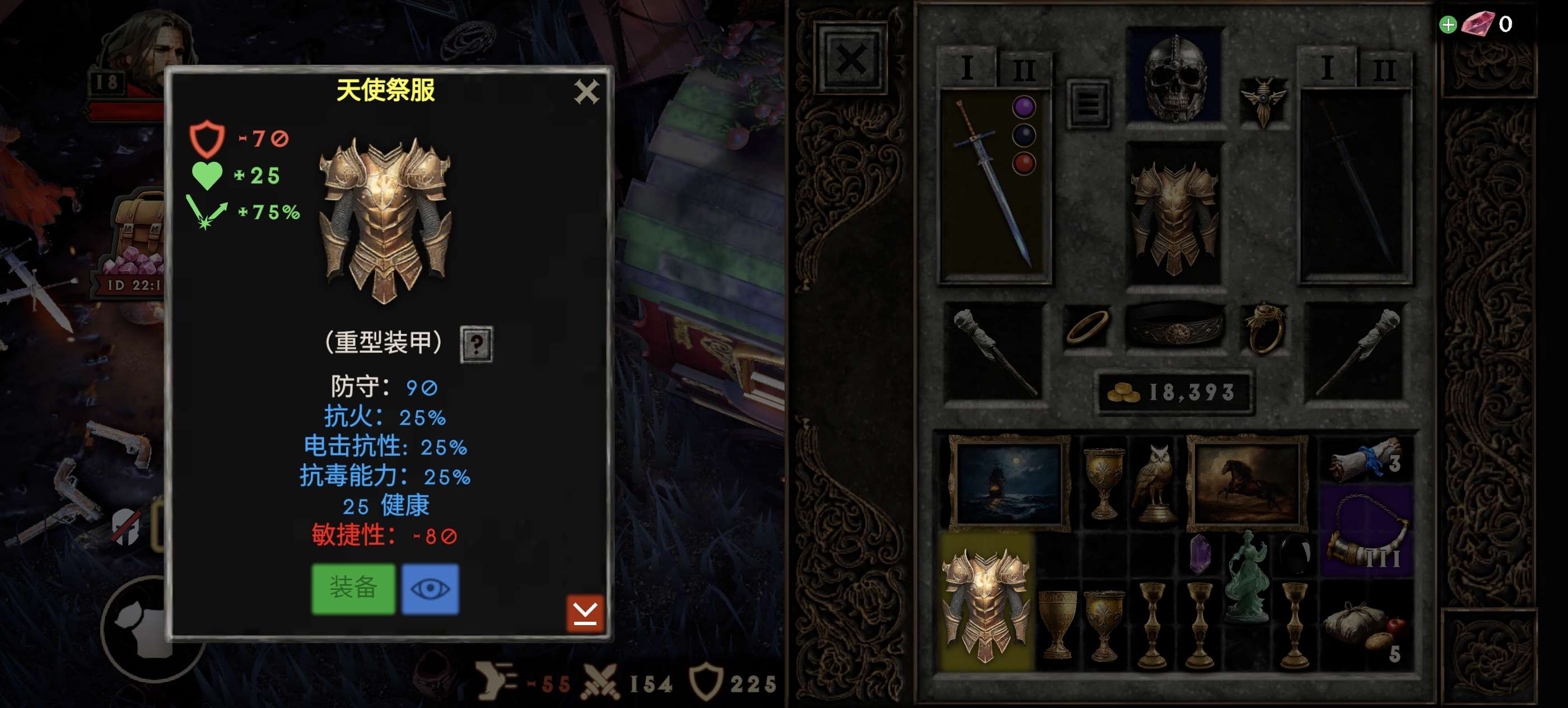Select the plain gold band ring slot

click(1087, 327)
